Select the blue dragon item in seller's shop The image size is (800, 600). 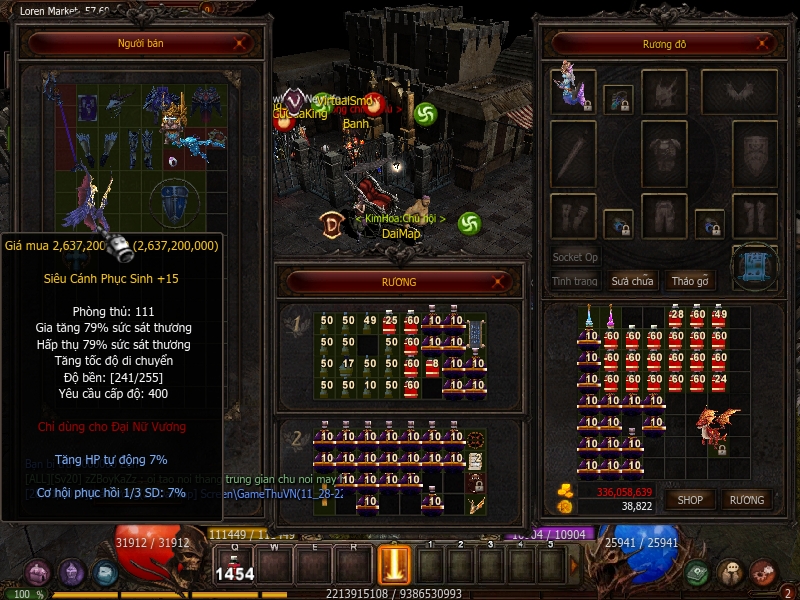[x=194, y=145]
